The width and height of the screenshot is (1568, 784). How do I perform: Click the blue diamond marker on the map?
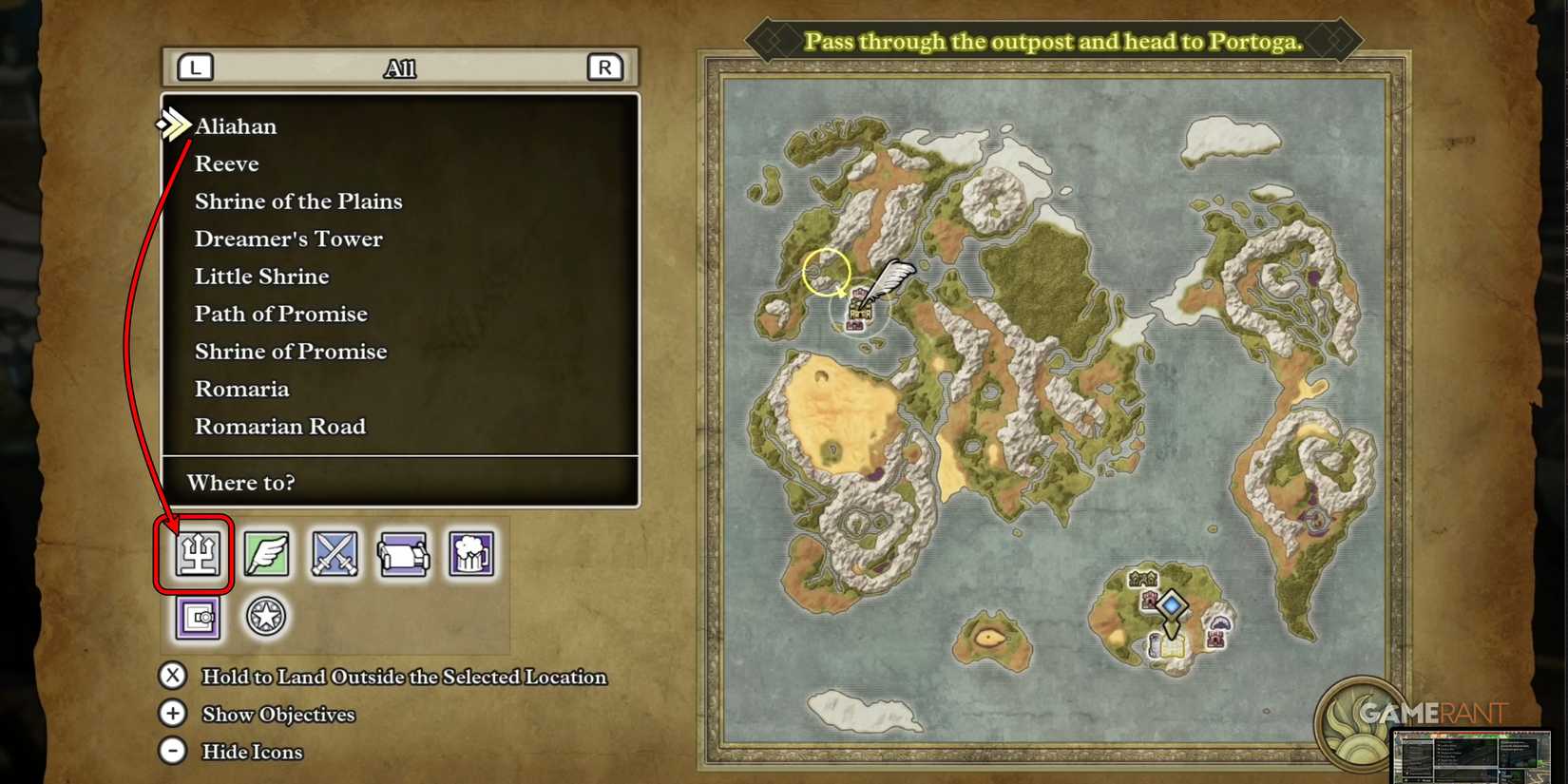(x=1172, y=604)
